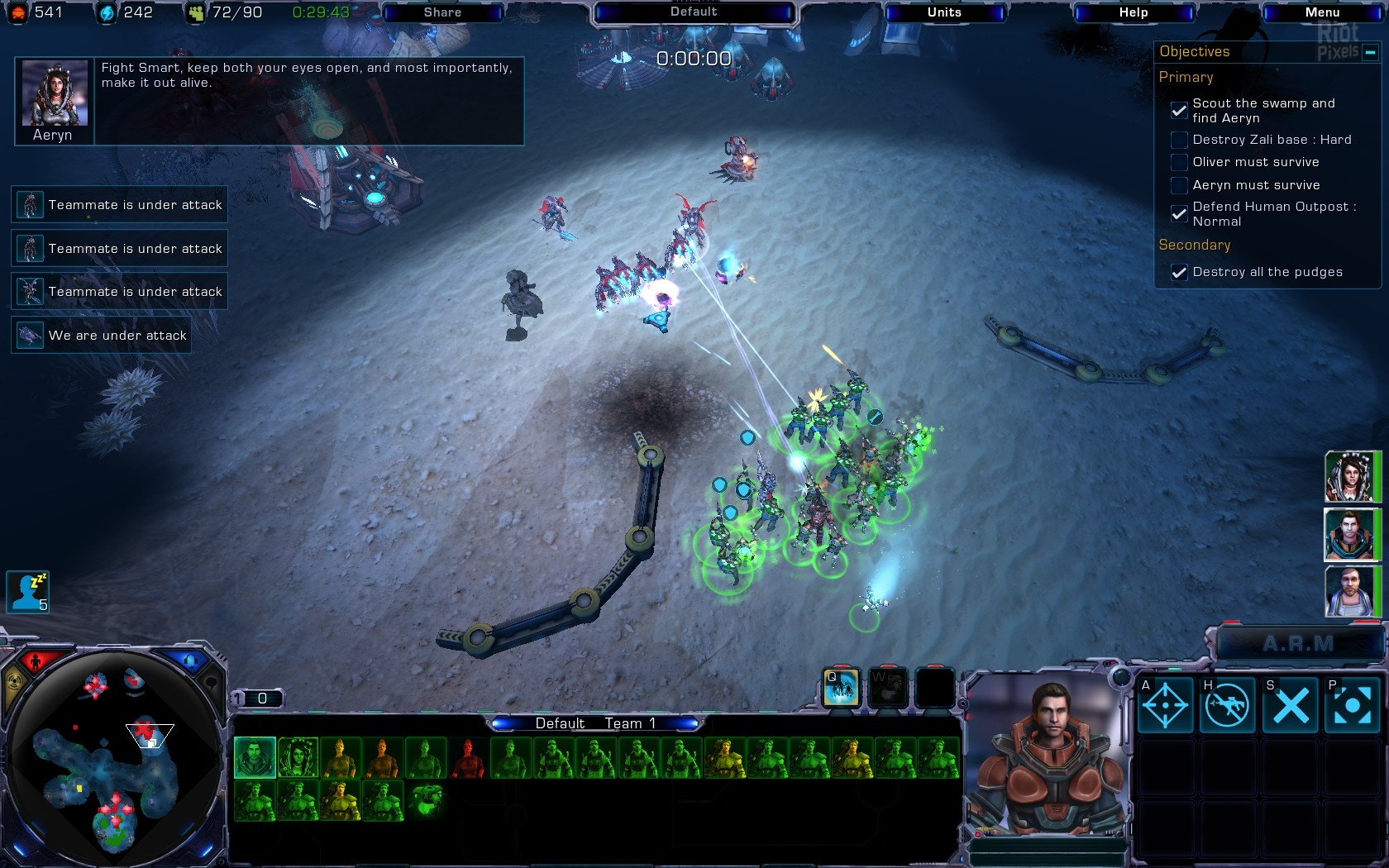Activate the Move command
This screenshot has height=868, width=1389.
click(1165, 706)
